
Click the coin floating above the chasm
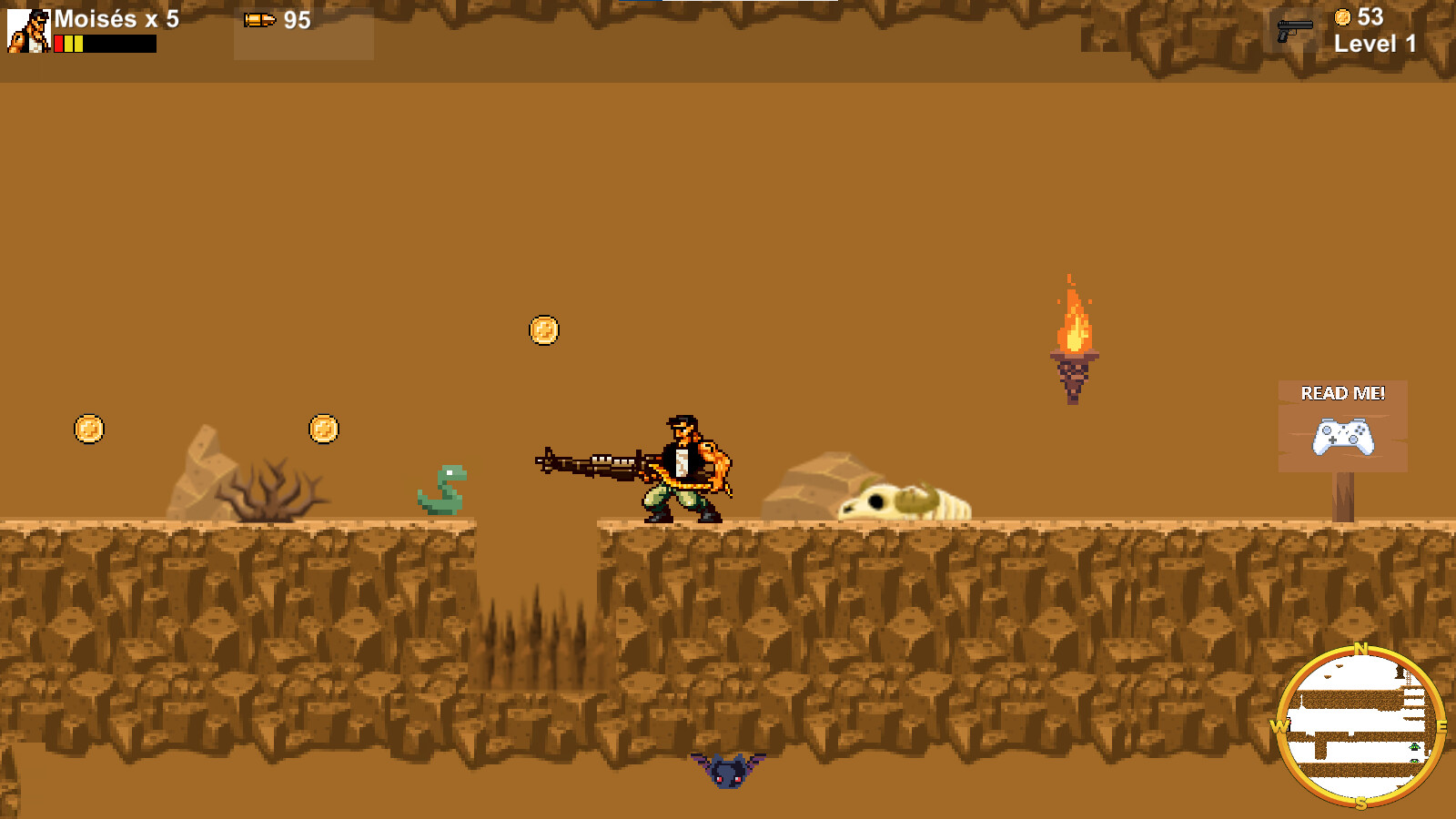click(x=546, y=330)
